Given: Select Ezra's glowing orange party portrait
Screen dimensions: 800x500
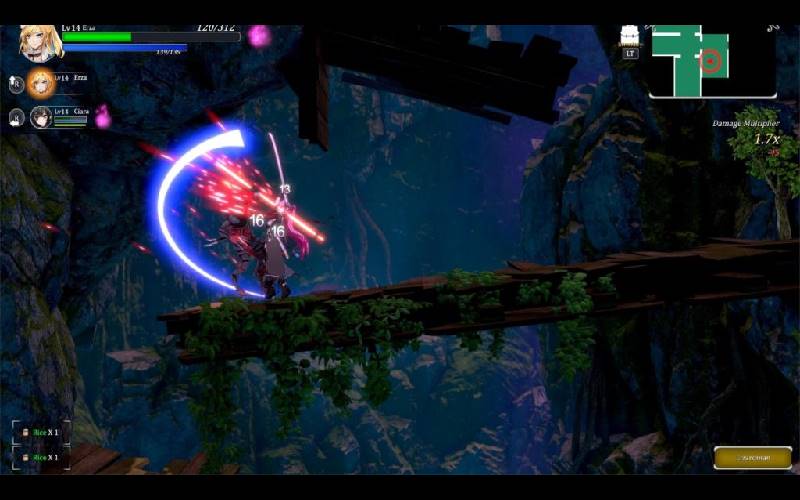Looking at the screenshot, I should 42,81.
